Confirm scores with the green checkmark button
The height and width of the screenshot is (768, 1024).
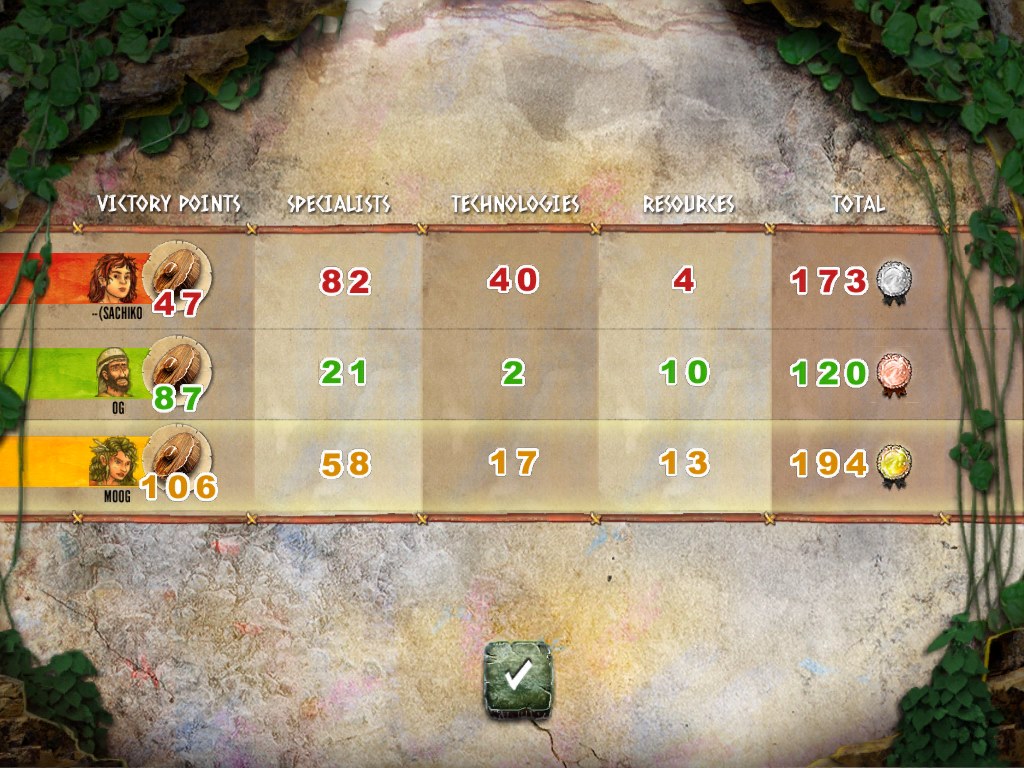pos(517,680)
